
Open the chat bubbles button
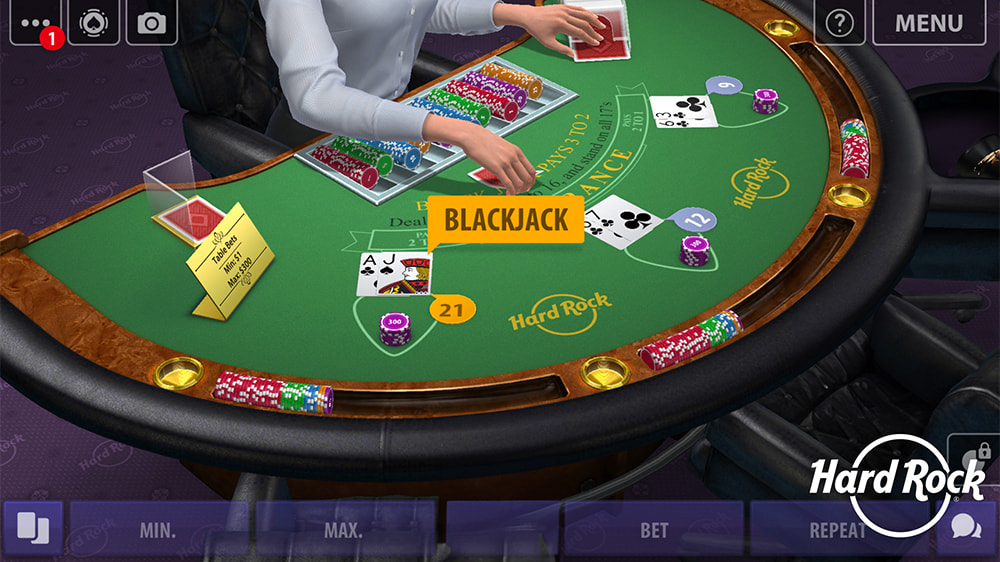(966, 529)
